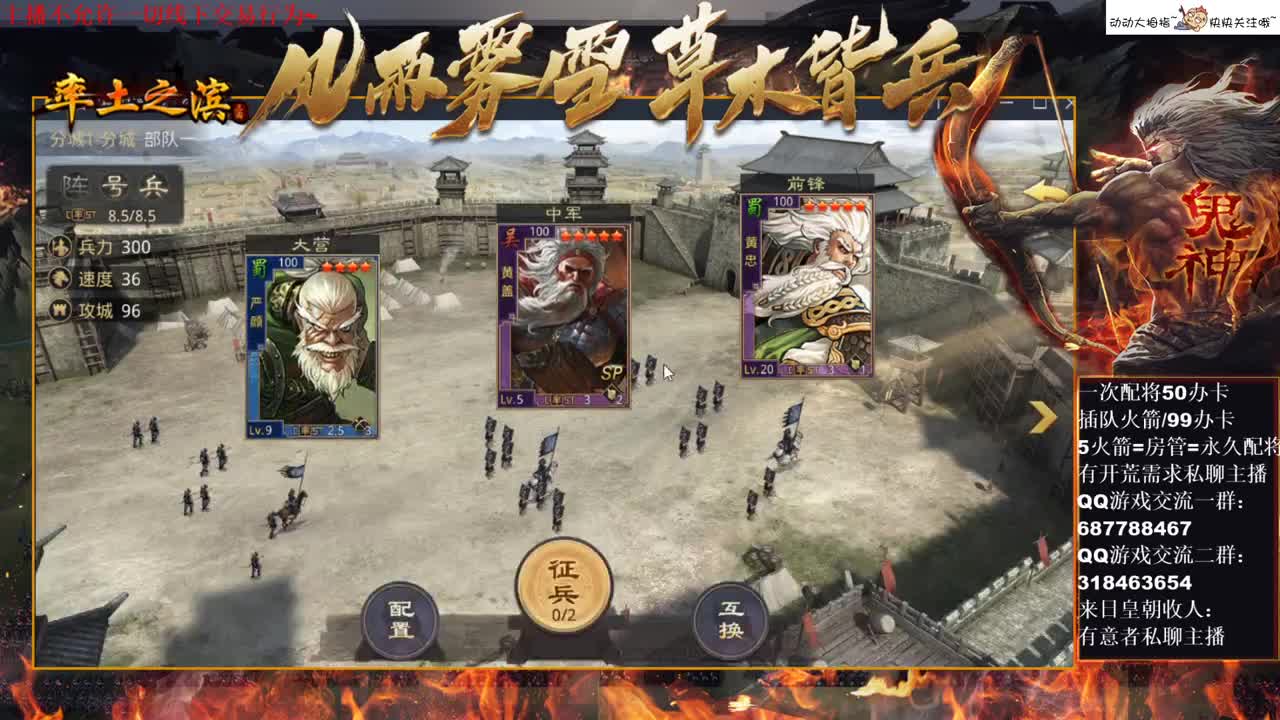Select the 部队一 troop menu item

click(165, 141)
